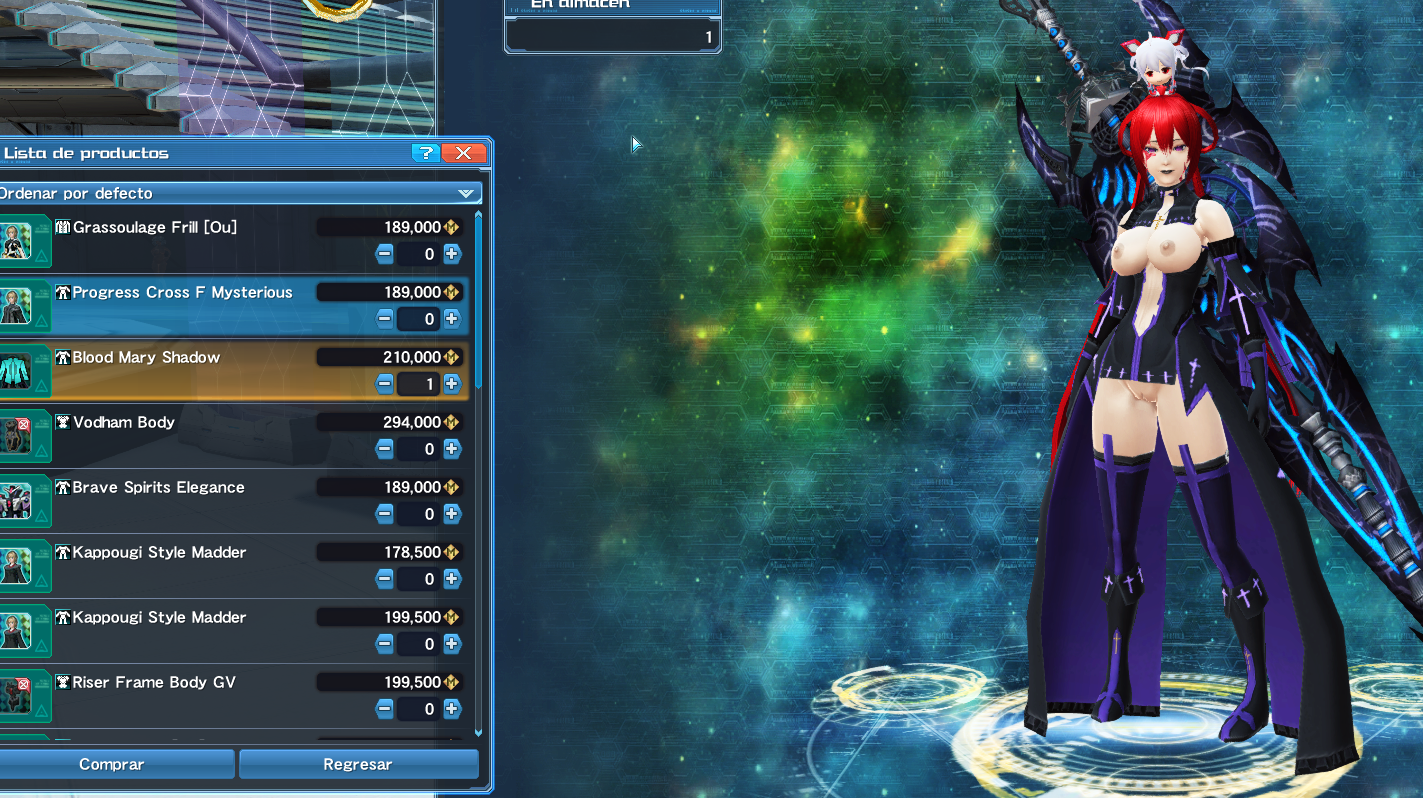This screenshot has width=1423, height=798.
Task: Decrease Blood Mary Shadow quantity with minus
Action: tap(385, 384)
